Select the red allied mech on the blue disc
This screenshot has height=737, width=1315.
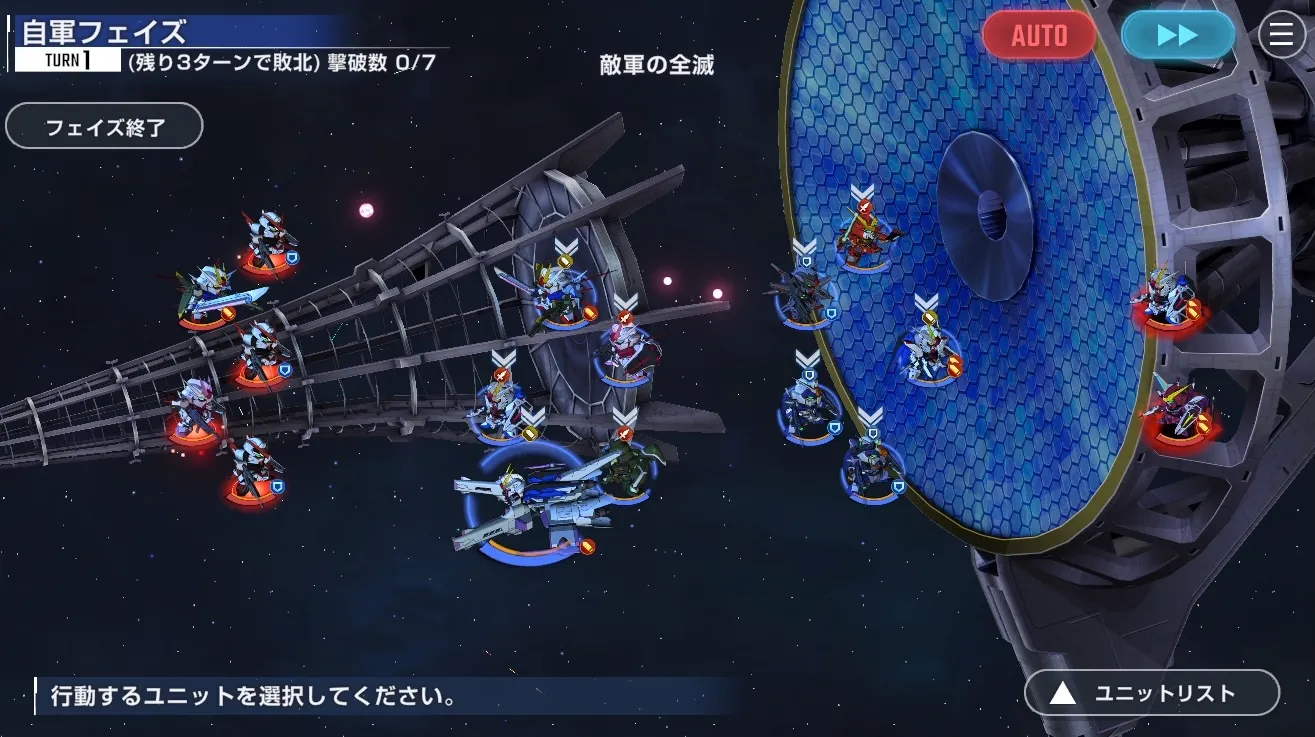(864, 236)
